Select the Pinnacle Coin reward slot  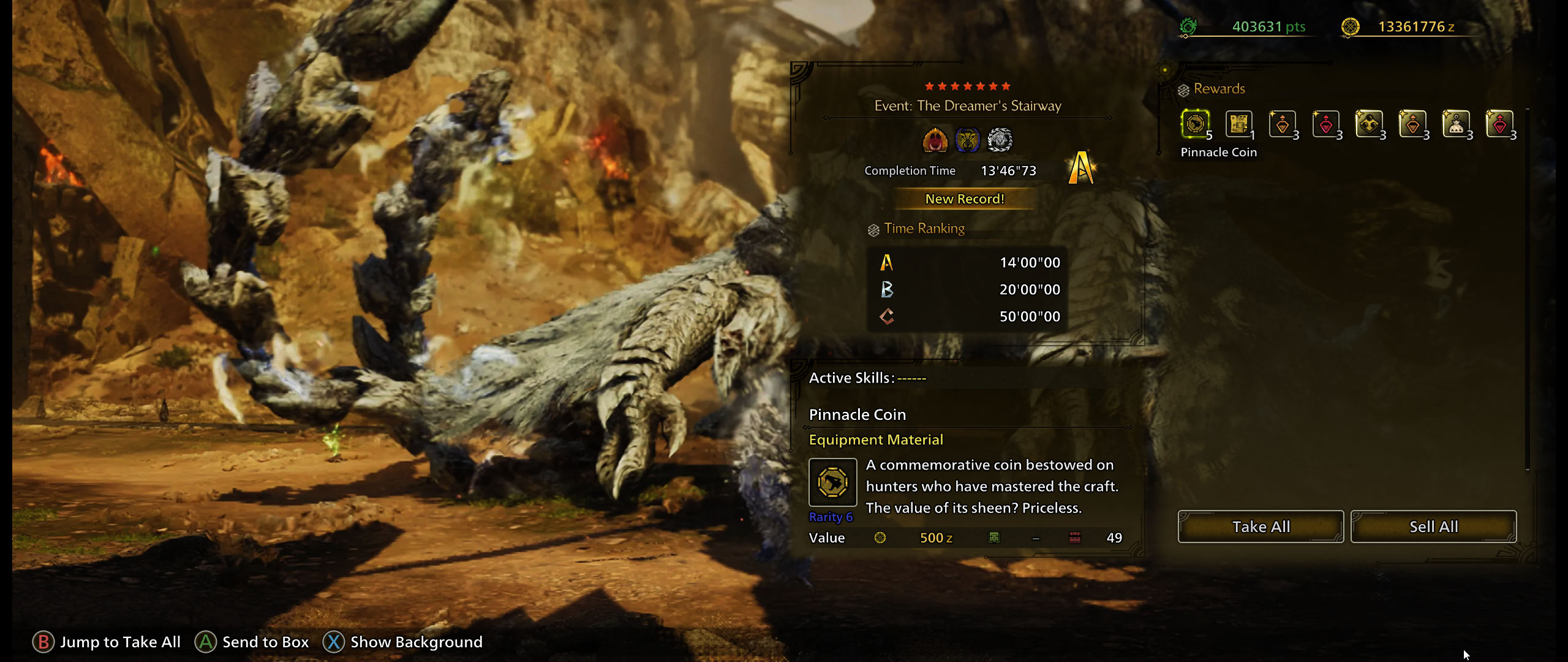click(x=1195, y=124)
